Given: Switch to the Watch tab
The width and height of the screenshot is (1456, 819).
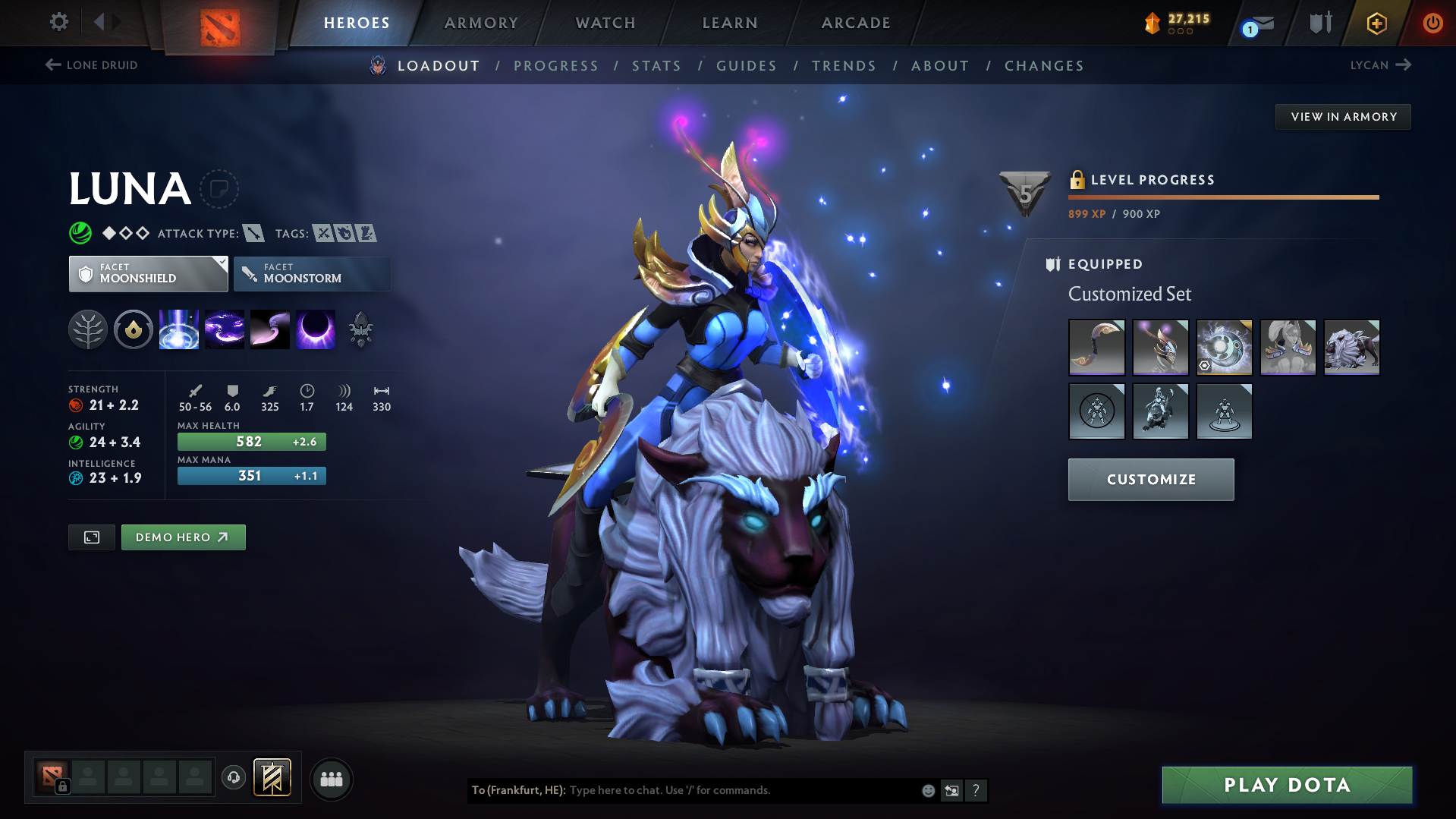Looking at the screenshot, I should (x=605, y=23).
